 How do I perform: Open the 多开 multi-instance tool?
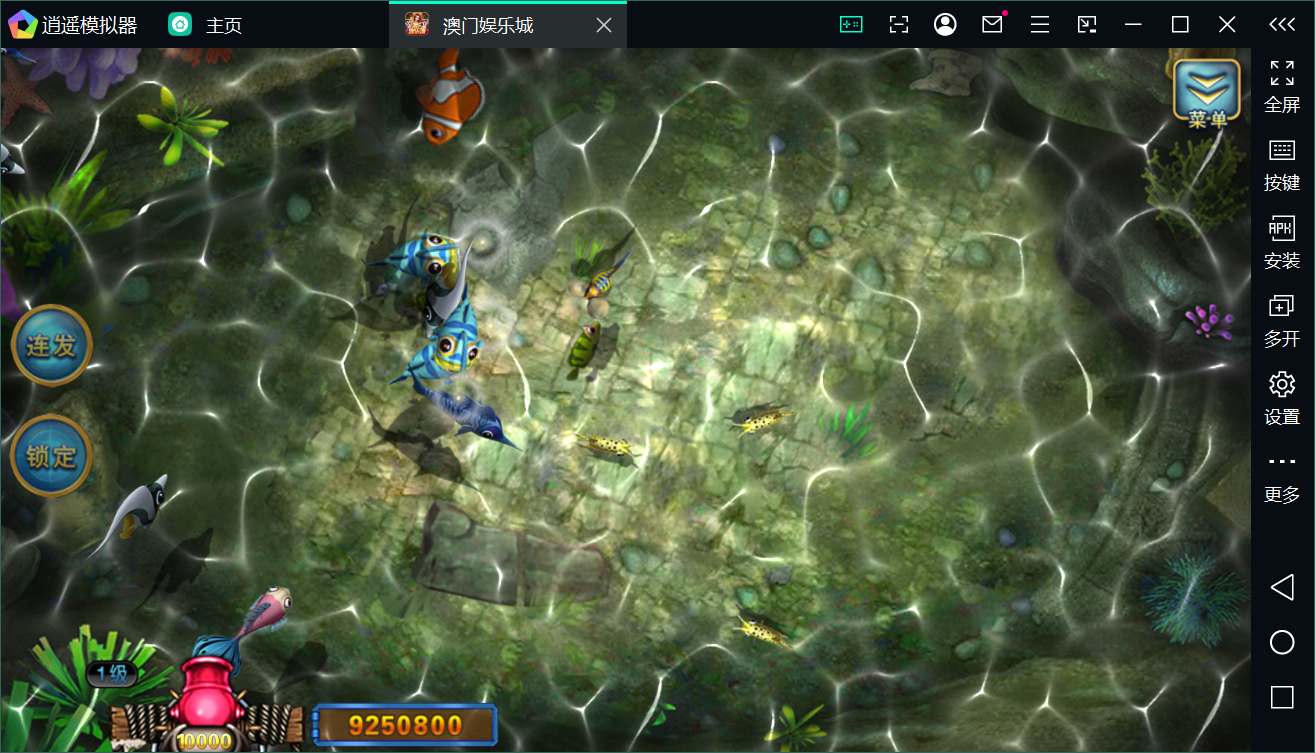1282,320
